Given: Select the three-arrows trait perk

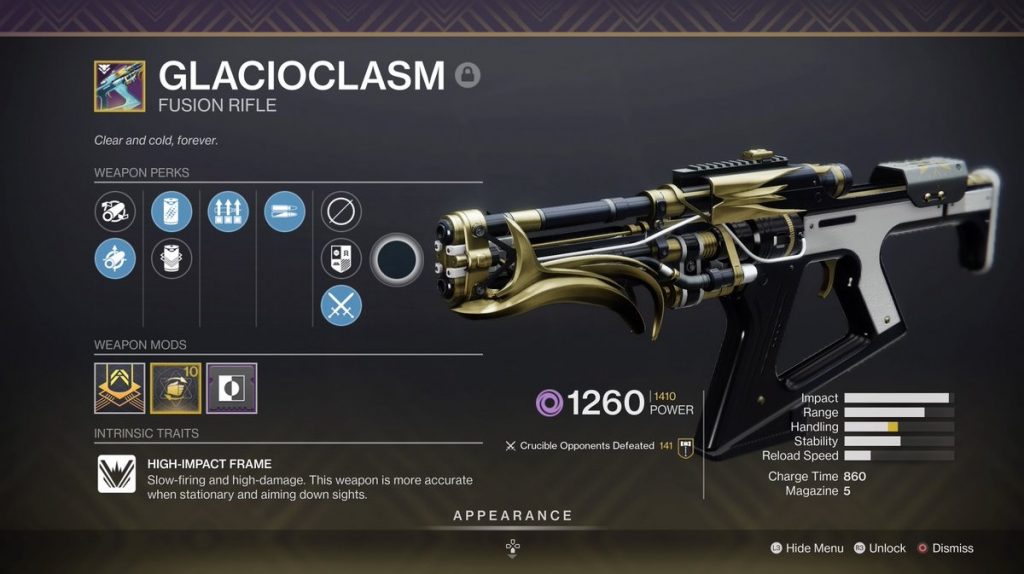Looking at the screenshot, I should 227,212.
